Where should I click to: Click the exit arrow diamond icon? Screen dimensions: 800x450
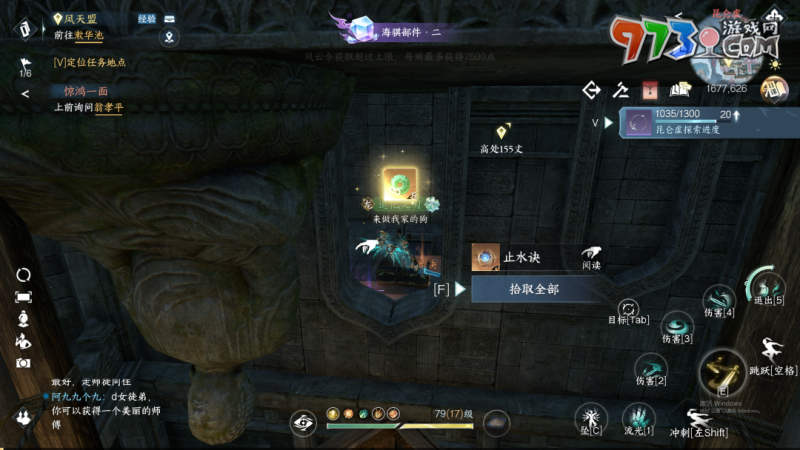(x=591, y=90)
